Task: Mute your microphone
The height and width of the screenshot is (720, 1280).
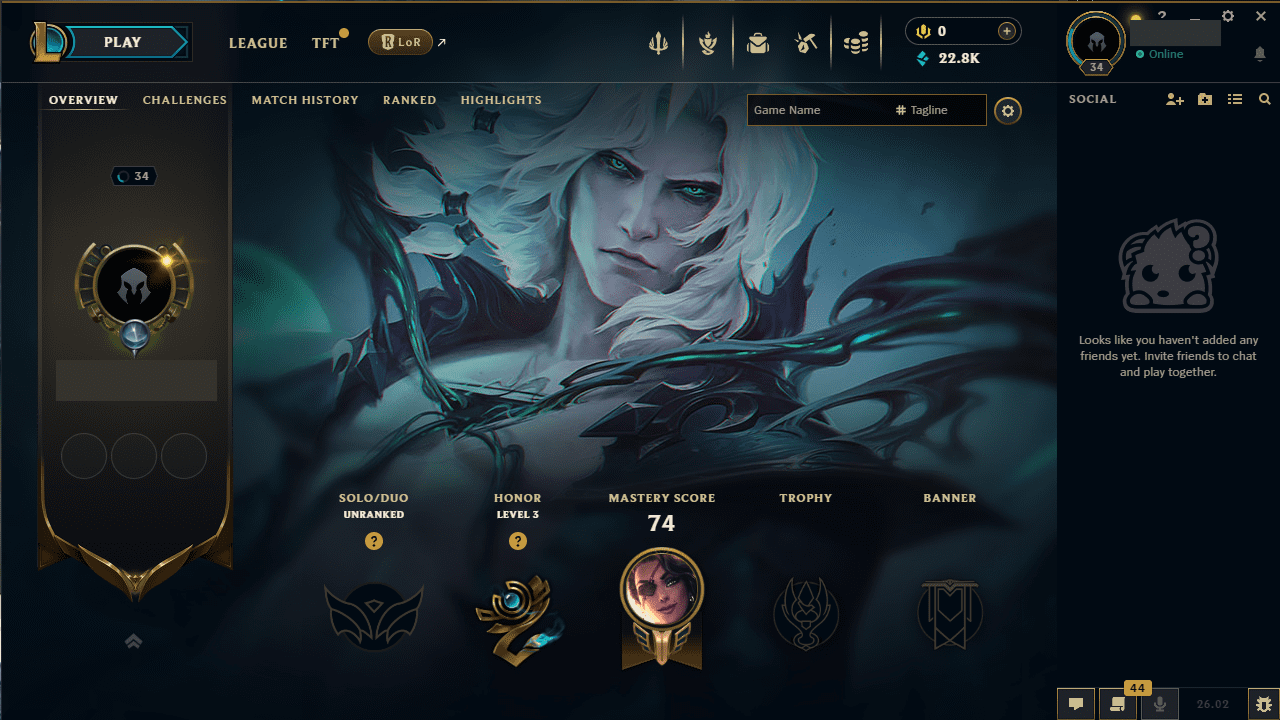Action: (1159, 705)
